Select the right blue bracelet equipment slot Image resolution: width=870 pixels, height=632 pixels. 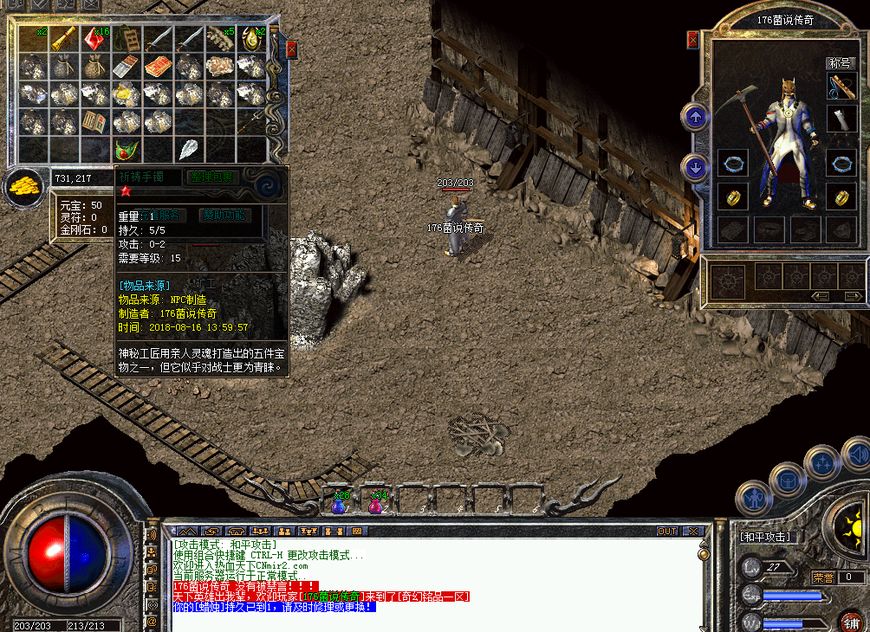(841, 162)
